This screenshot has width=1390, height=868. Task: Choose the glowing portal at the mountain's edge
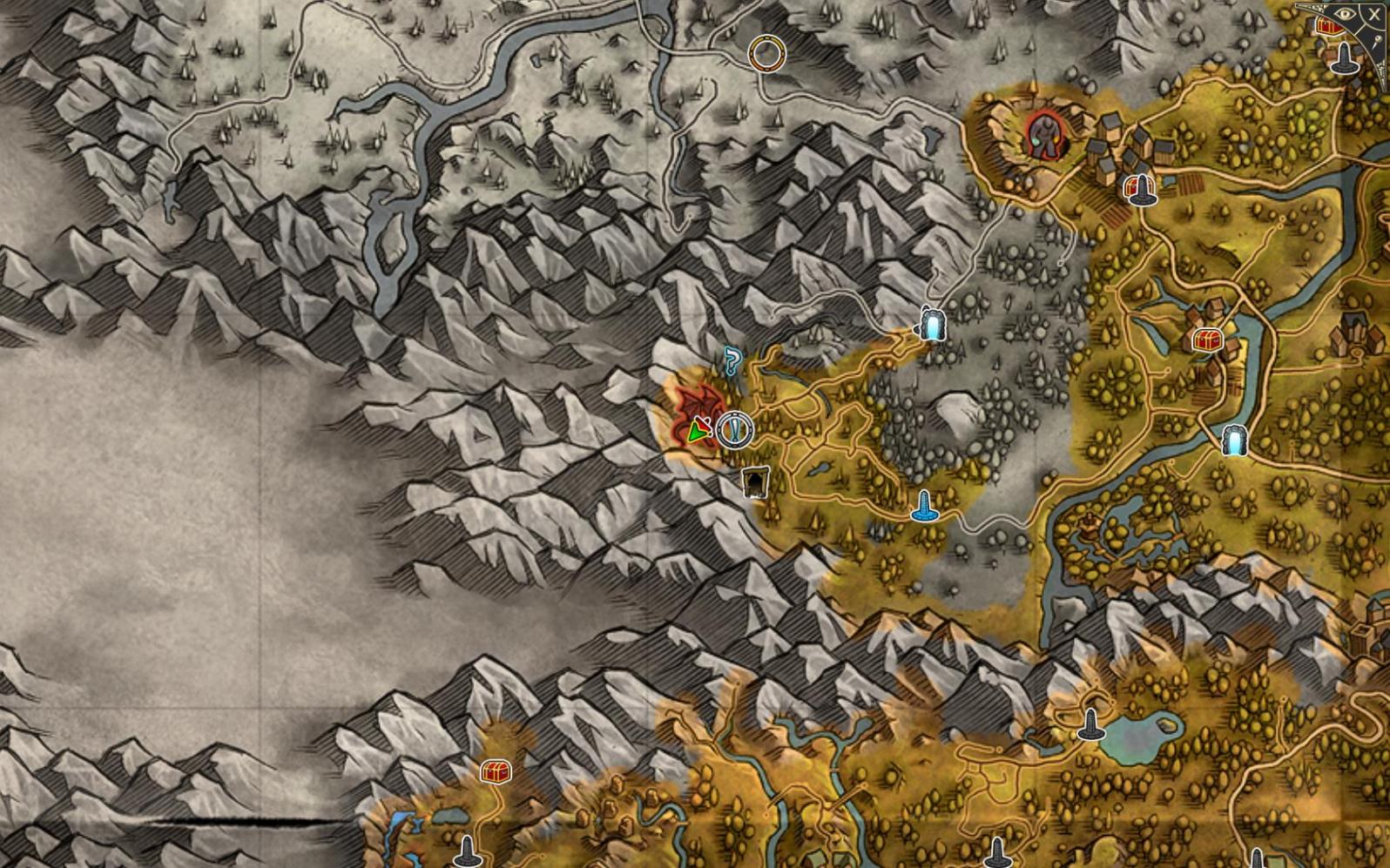pyautogui.click(x=933, y=324)
